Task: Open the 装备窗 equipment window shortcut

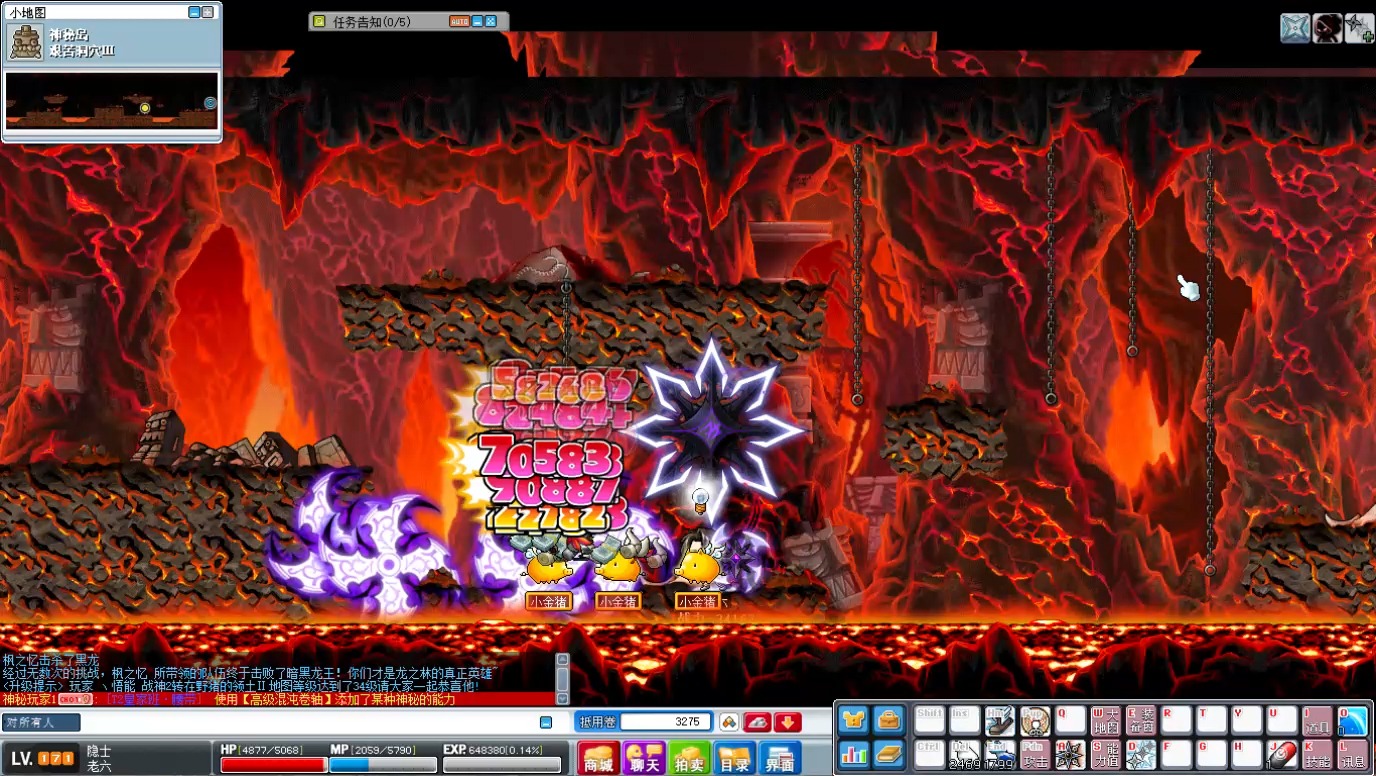Action: (x=1140, y=721)
